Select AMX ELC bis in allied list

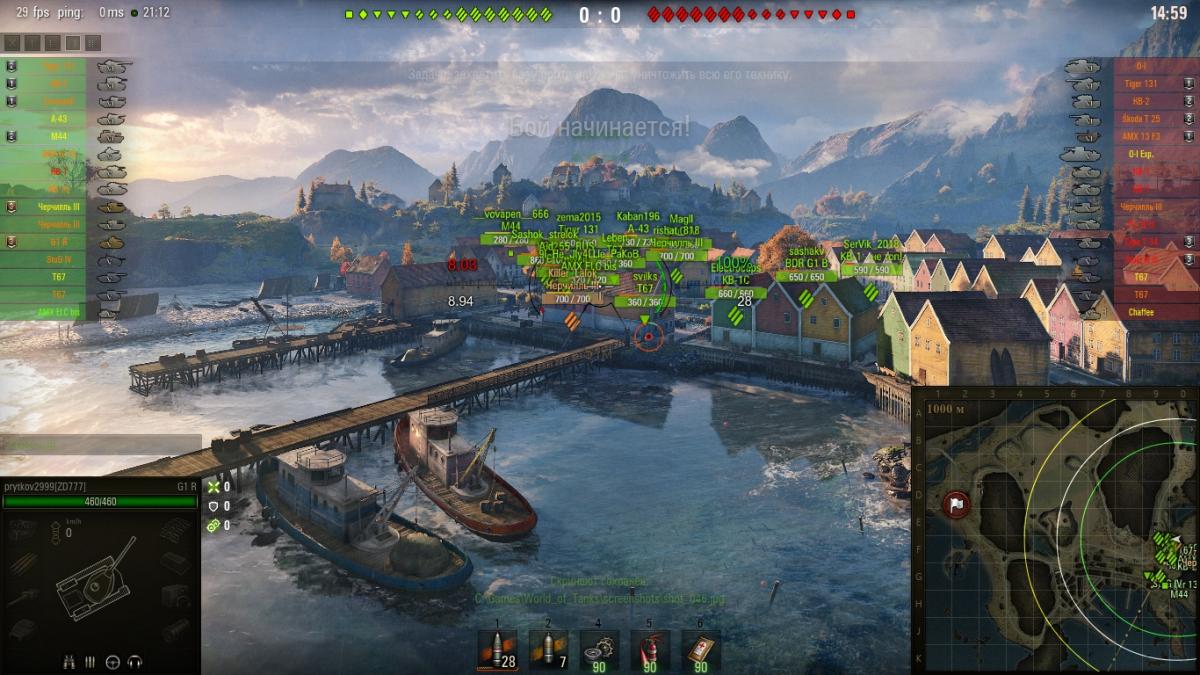click(x=58, y=312)
